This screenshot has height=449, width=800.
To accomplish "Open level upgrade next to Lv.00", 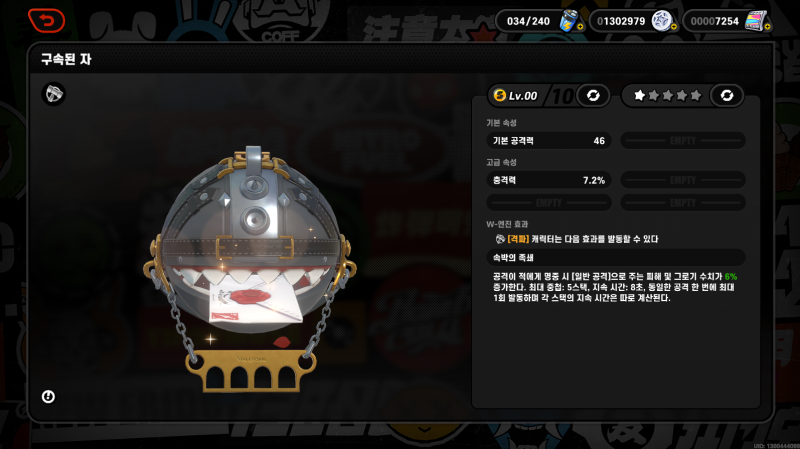I will point(593,95).
